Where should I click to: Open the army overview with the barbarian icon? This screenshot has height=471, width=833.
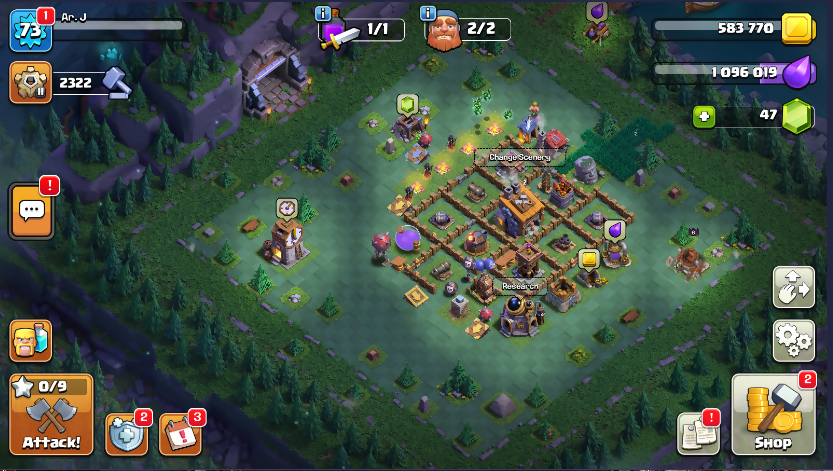(x=31, y=341)
